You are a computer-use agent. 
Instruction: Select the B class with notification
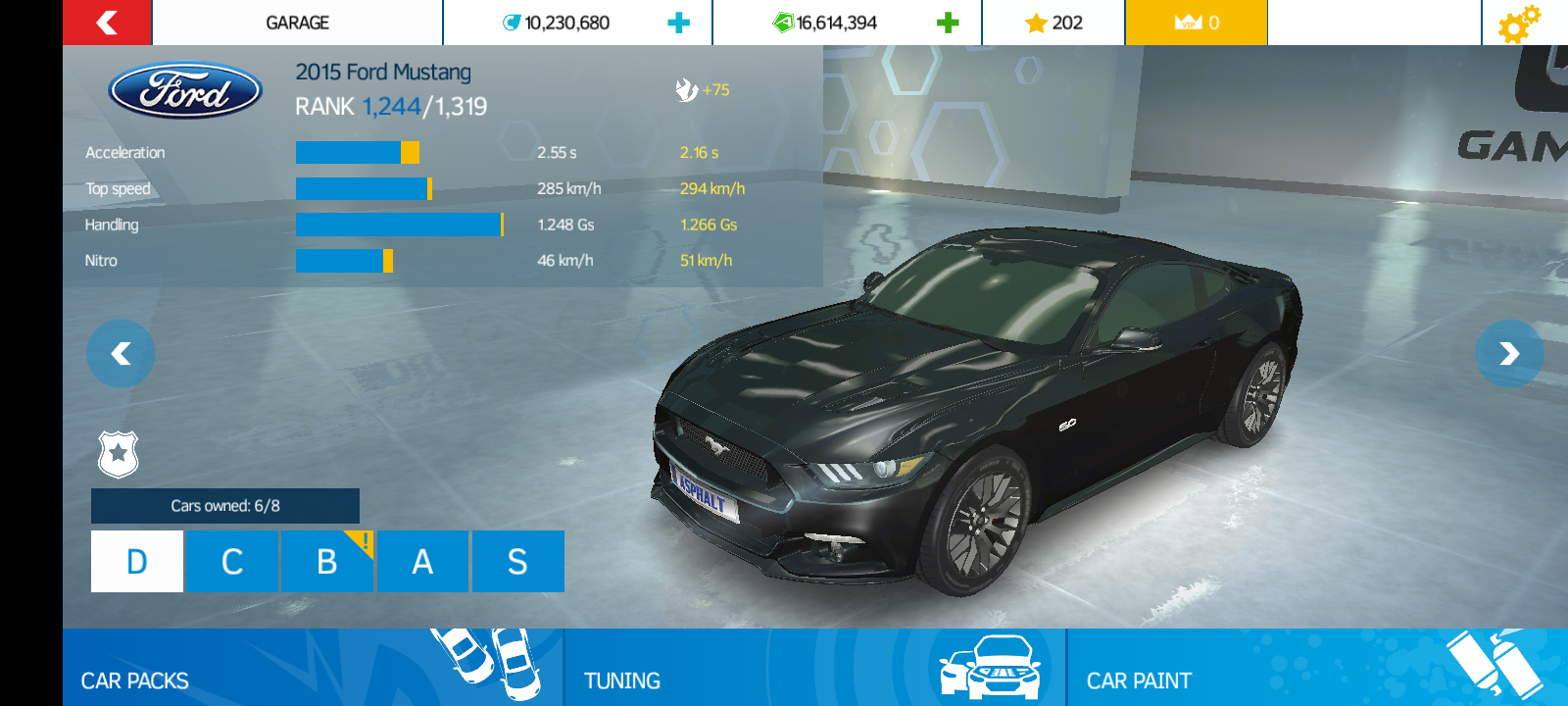(326, 561)
